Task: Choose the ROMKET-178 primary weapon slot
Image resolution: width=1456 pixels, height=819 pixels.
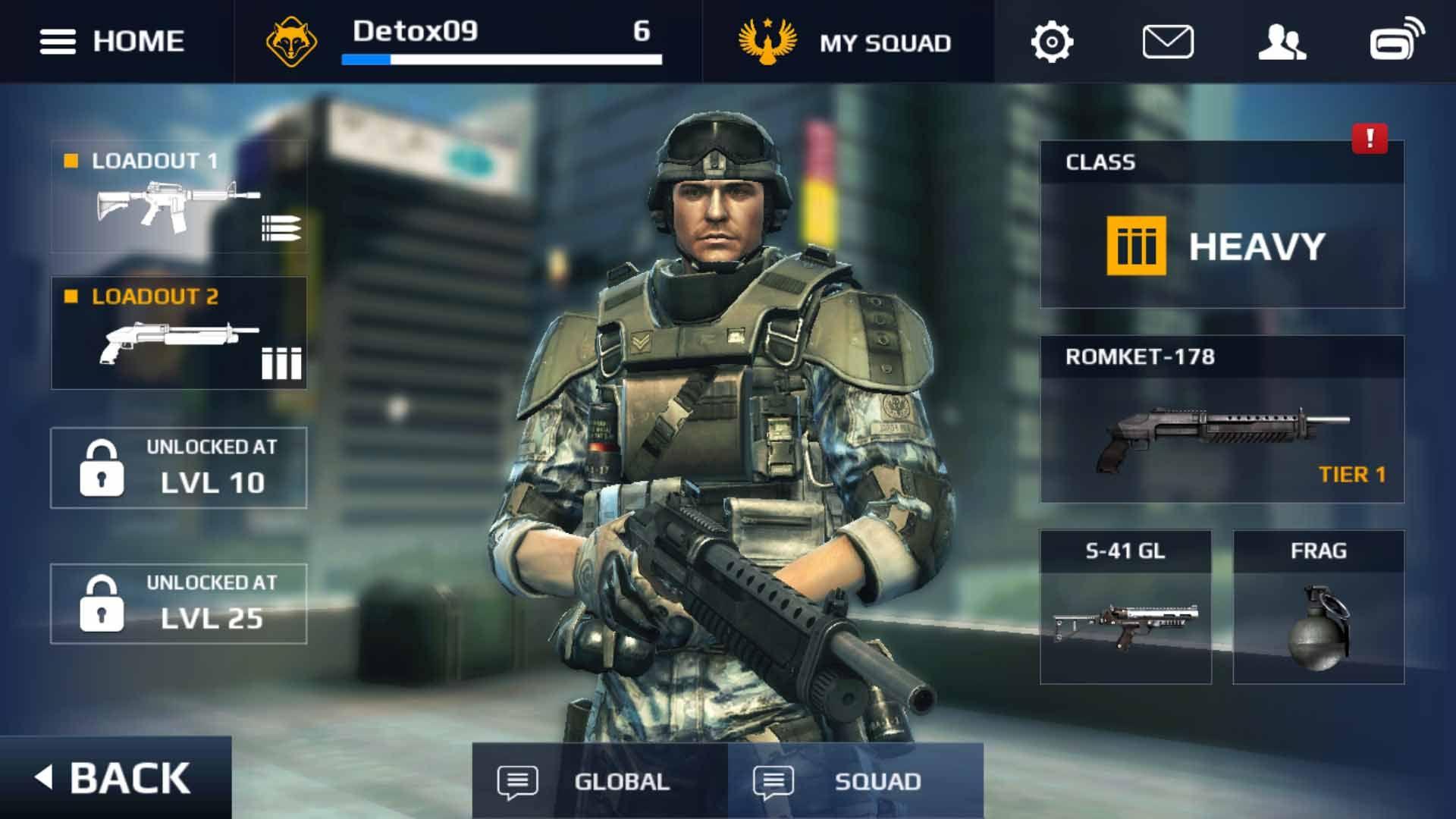Action: click(1221, 419)
